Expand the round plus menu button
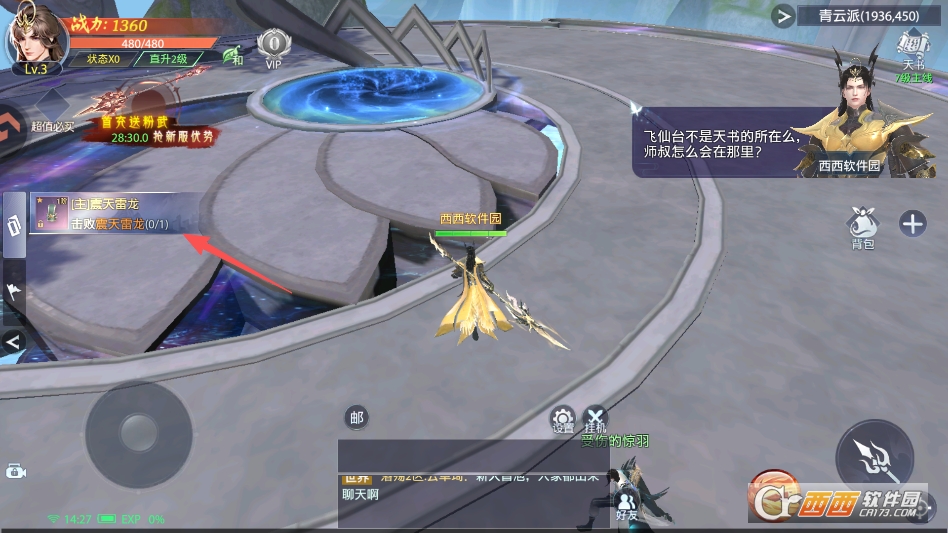948x533 pixels. pyautogui.click(x=912, y=223)
